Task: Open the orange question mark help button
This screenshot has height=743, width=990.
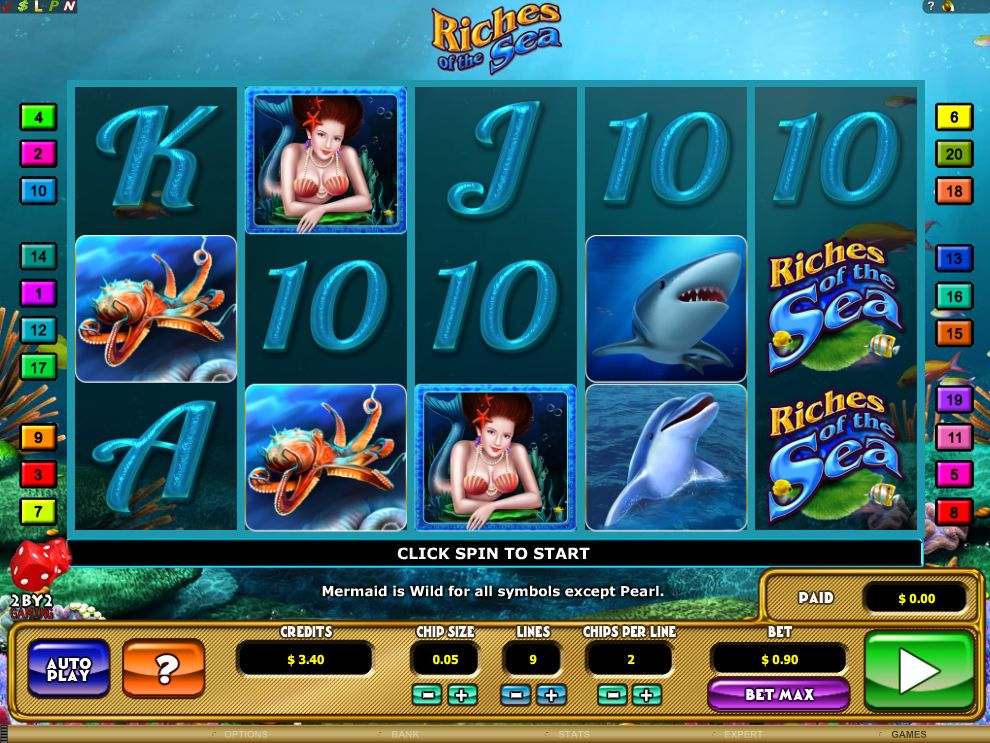Action: [x=163, y=669]
